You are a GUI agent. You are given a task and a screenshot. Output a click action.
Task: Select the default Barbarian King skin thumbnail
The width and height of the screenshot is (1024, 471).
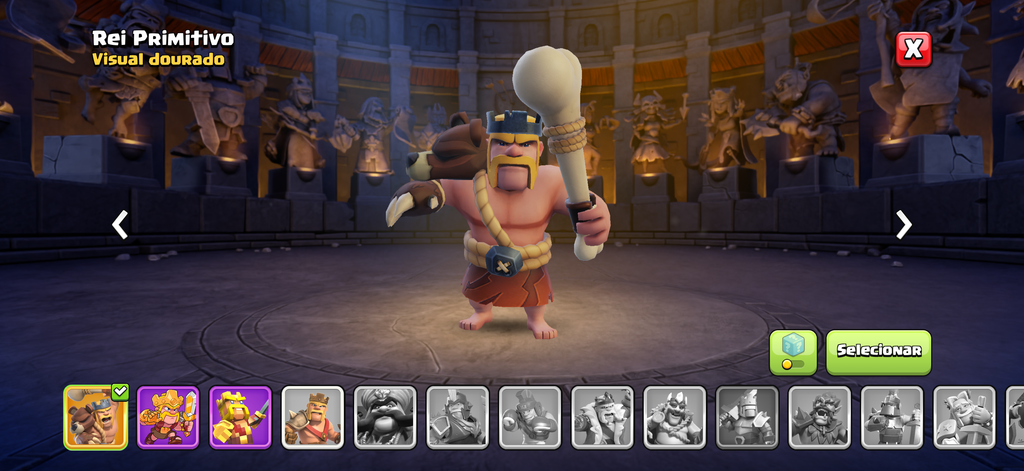312,416
